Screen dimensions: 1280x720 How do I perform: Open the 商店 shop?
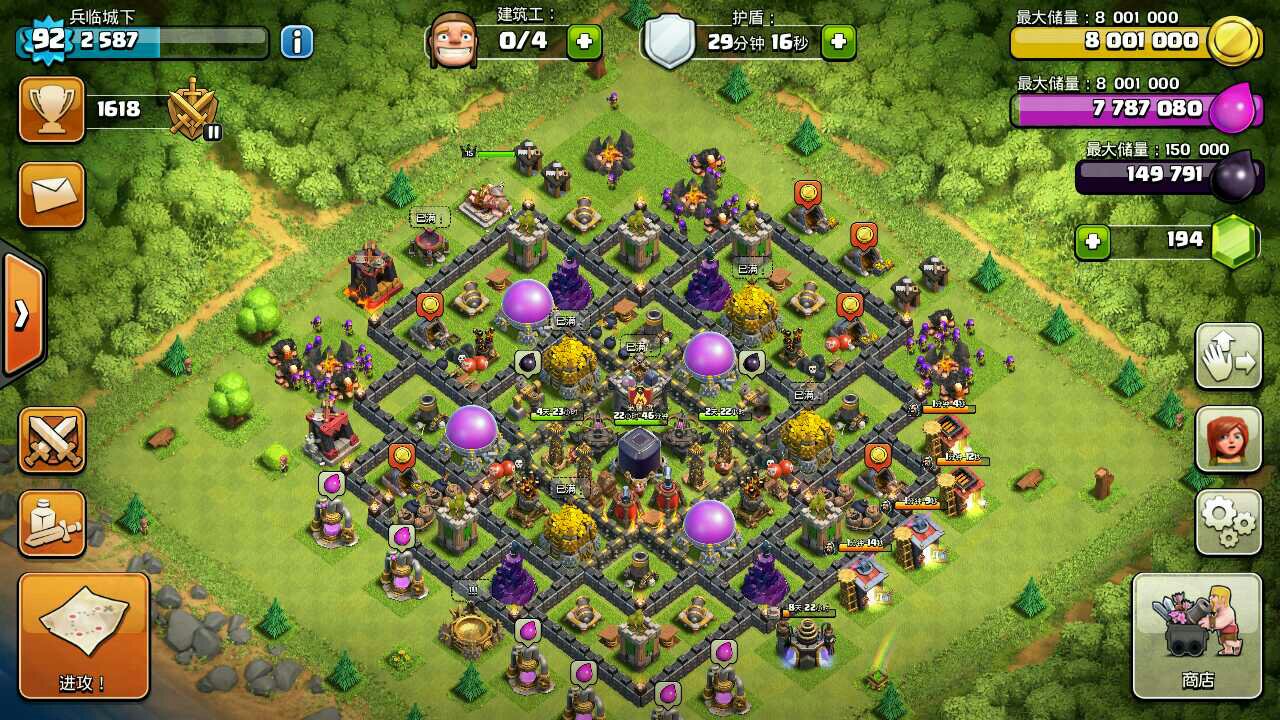click(1196, 636)
